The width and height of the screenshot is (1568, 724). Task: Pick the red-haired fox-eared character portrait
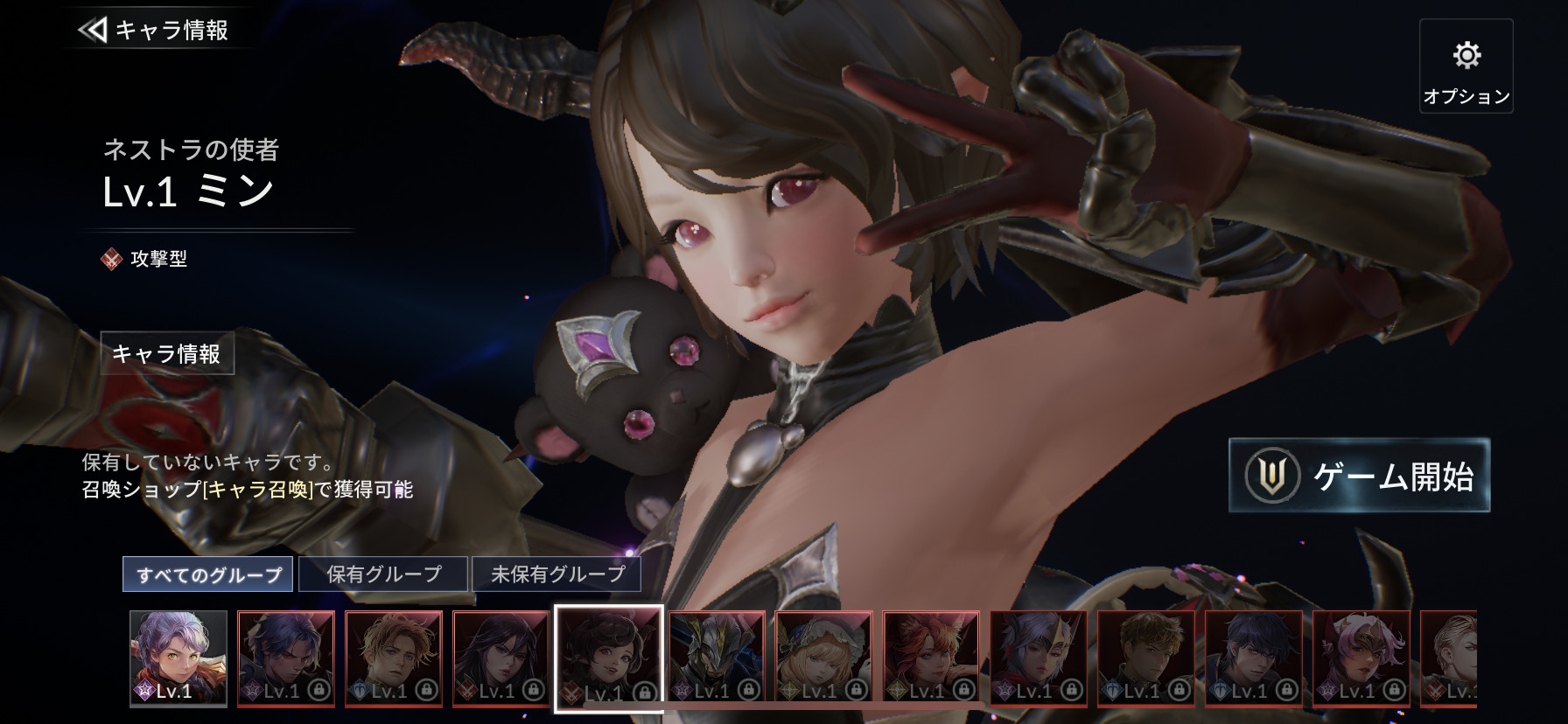click(x=931, y=658)
